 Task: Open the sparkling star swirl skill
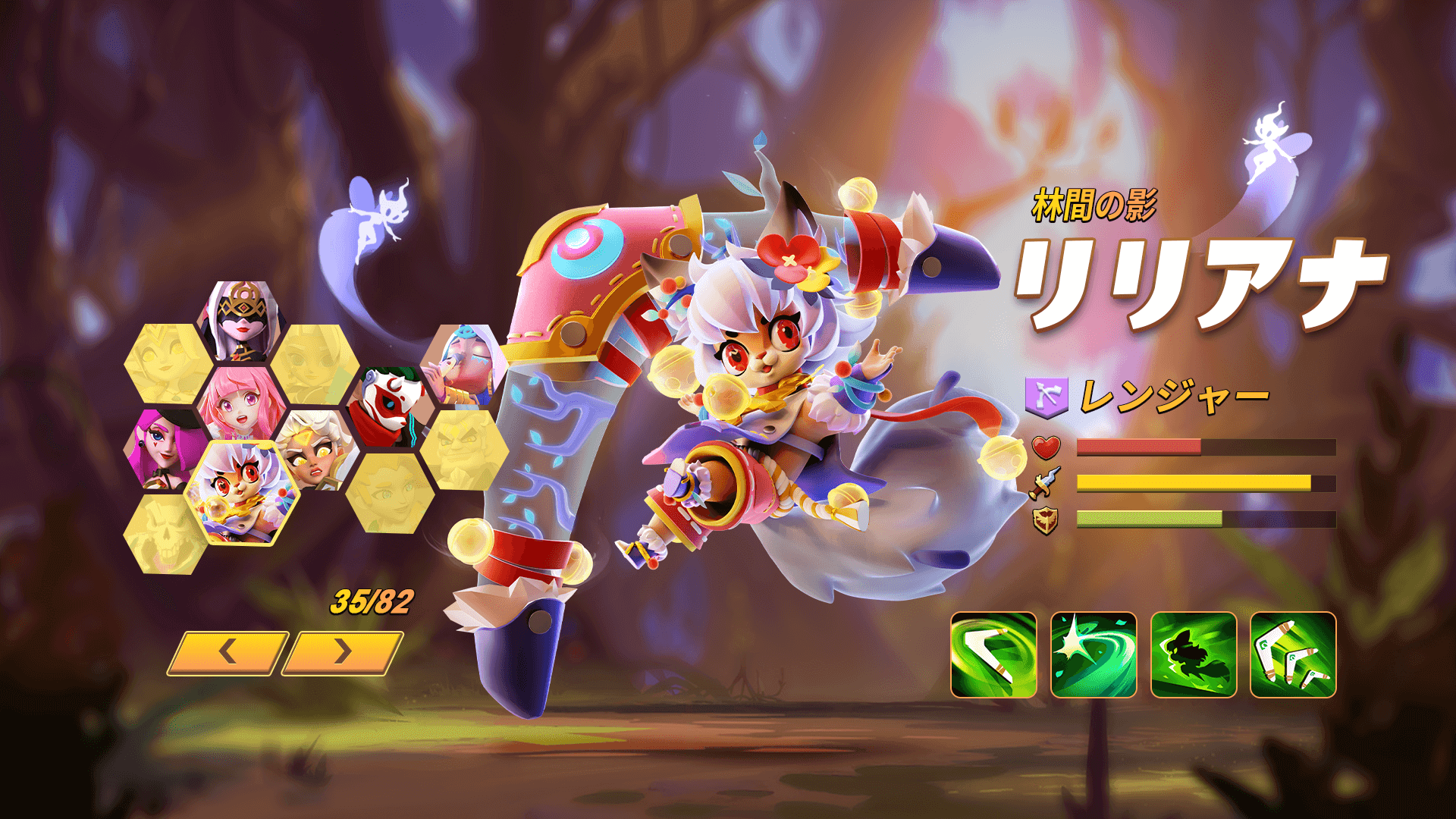1094,654
